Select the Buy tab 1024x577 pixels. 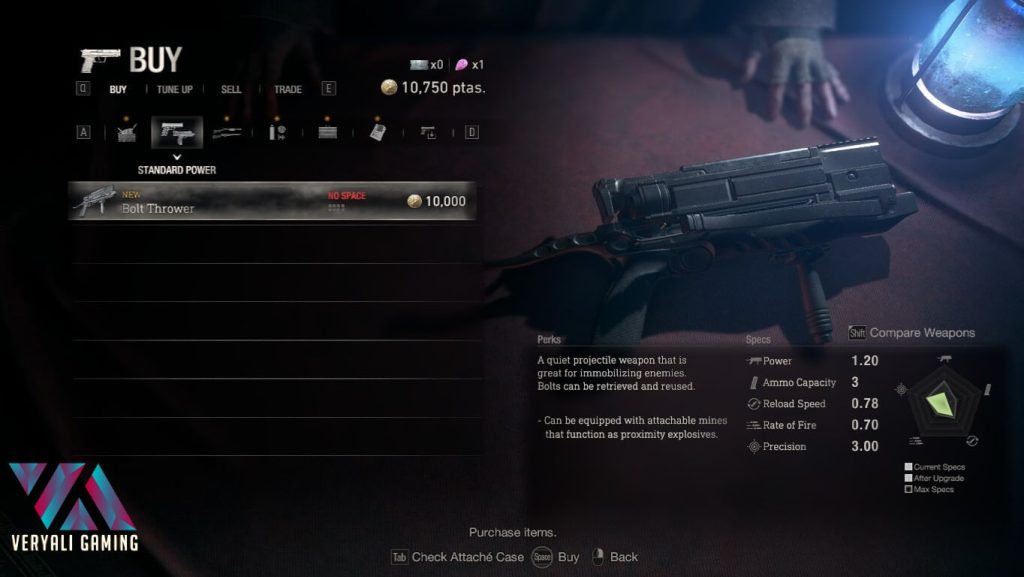118,89
